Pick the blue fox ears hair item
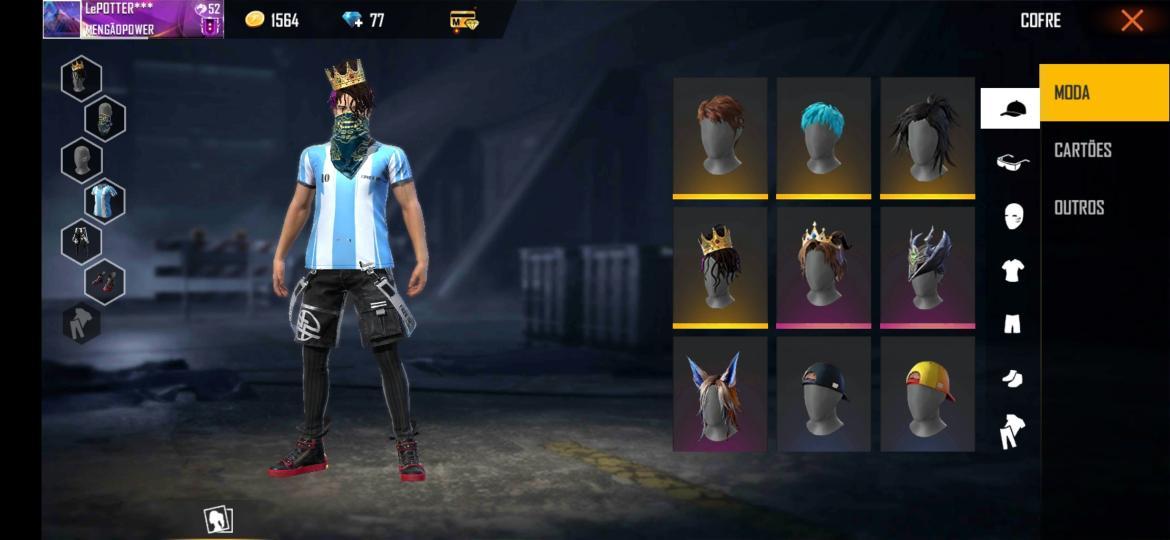 click(720, 394)
